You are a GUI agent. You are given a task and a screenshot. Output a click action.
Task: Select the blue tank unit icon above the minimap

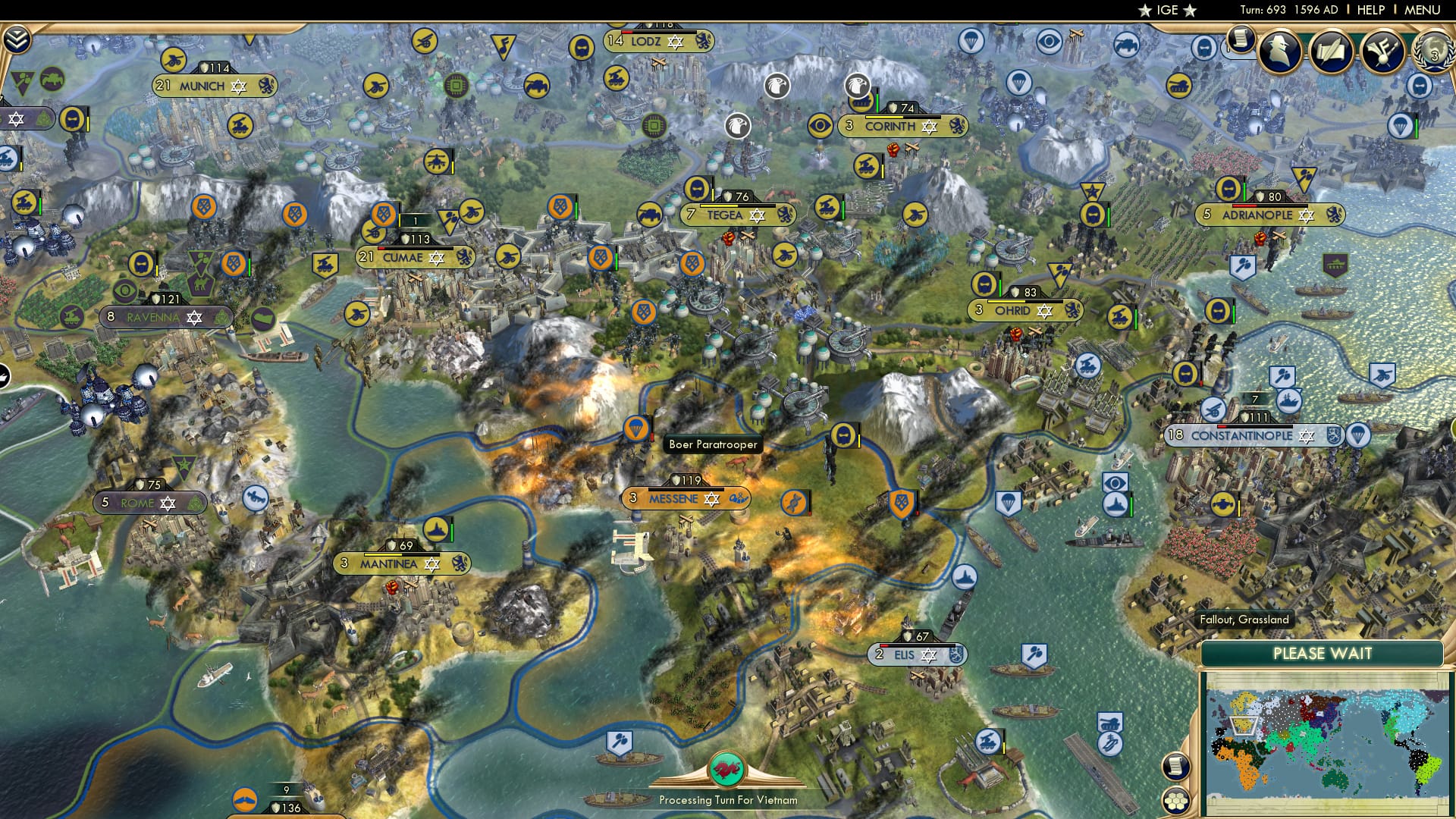click(x=1109, y=722)
